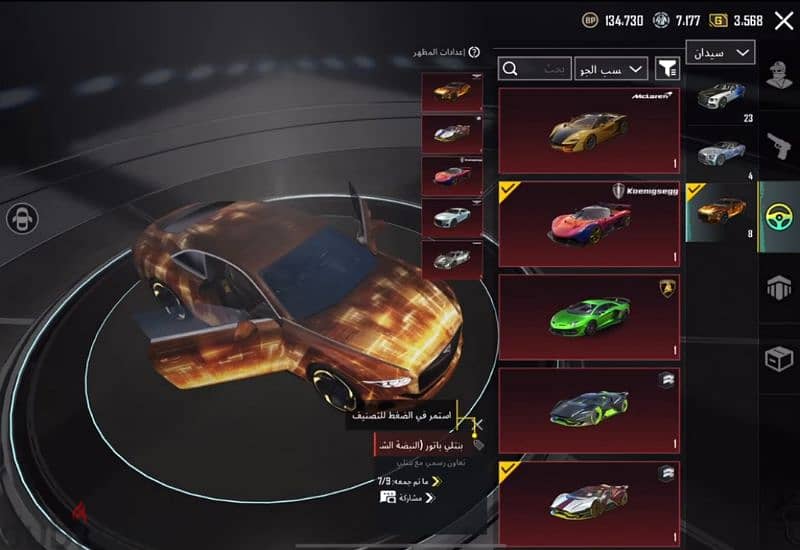This screenshot has width=800, height=550.
Task: Open the crate box tab
Action: tap(779, 358)
